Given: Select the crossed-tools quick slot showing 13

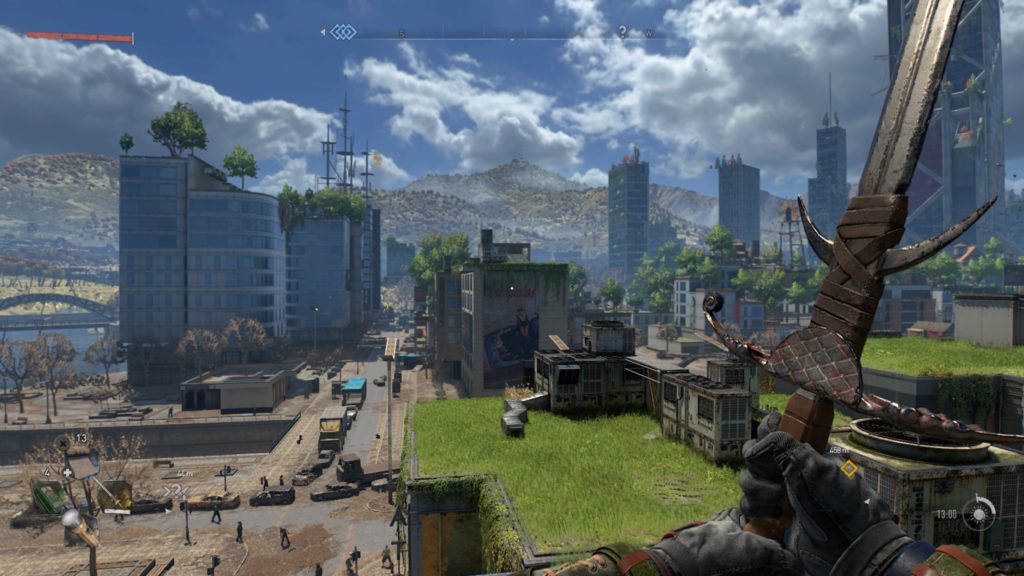Looking at the screenshot, I should click(63, 442).
